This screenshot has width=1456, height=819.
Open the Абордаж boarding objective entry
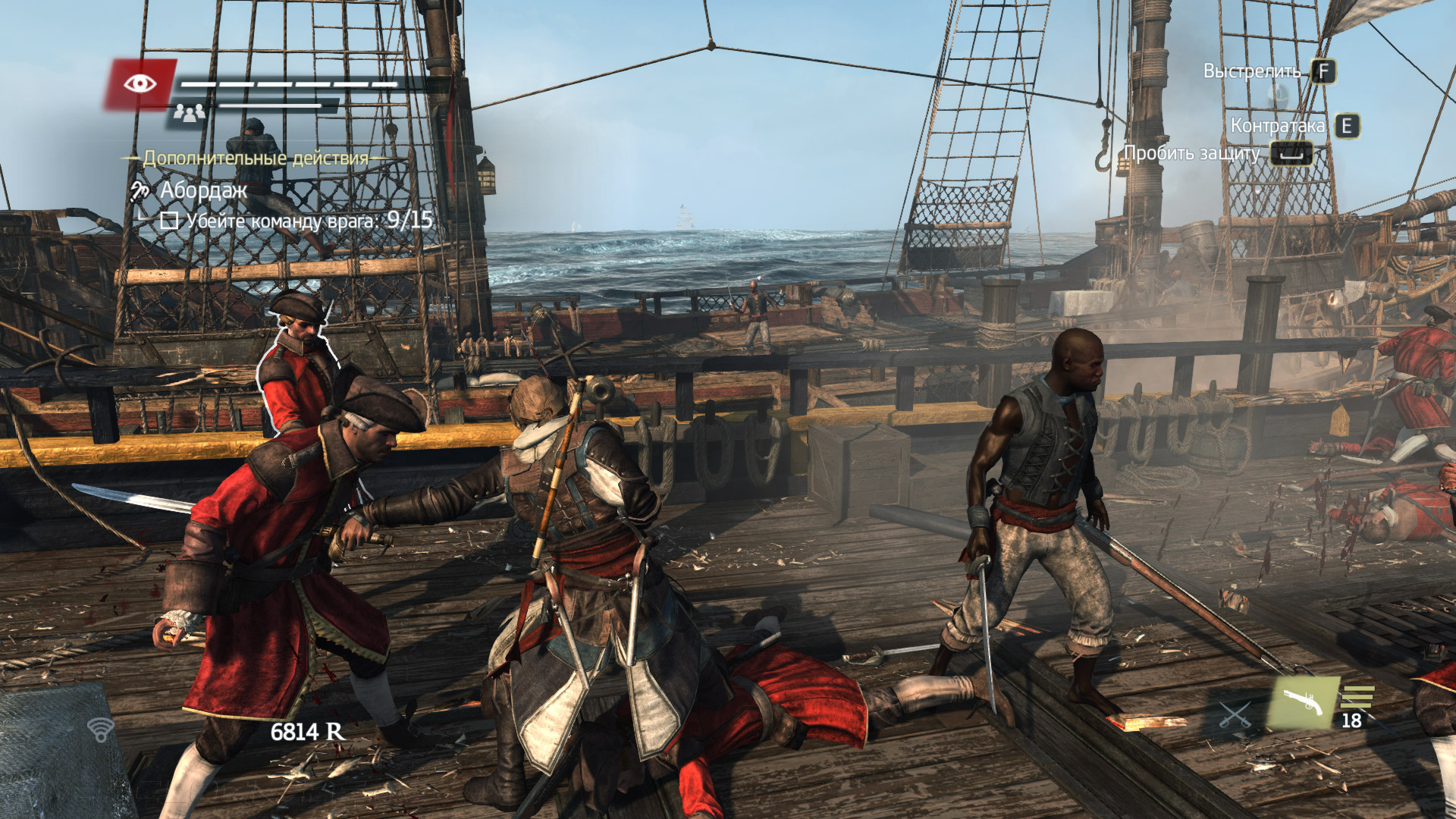coord(203,190)
